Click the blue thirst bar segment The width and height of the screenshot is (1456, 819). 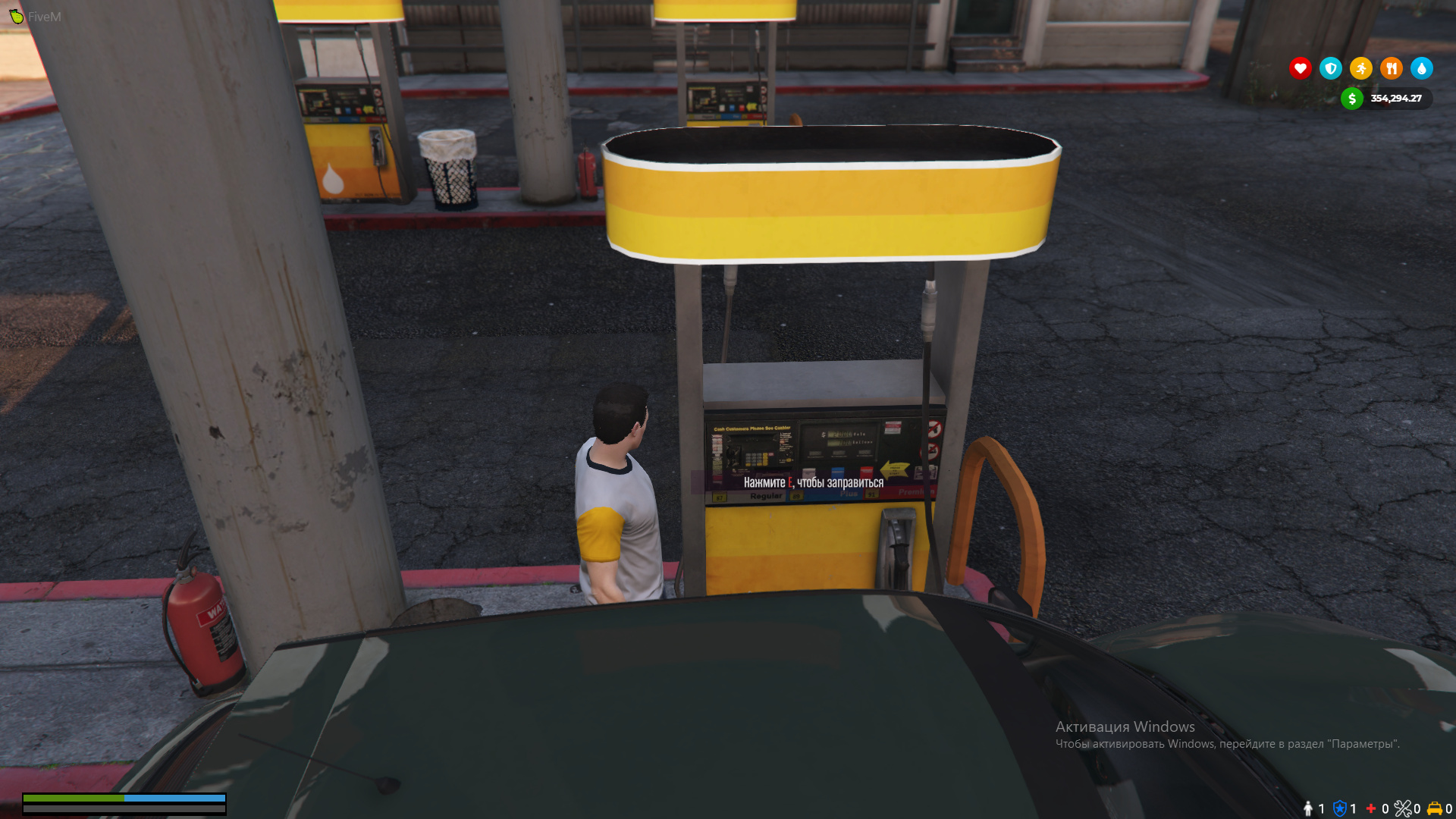tap(174, 799)
